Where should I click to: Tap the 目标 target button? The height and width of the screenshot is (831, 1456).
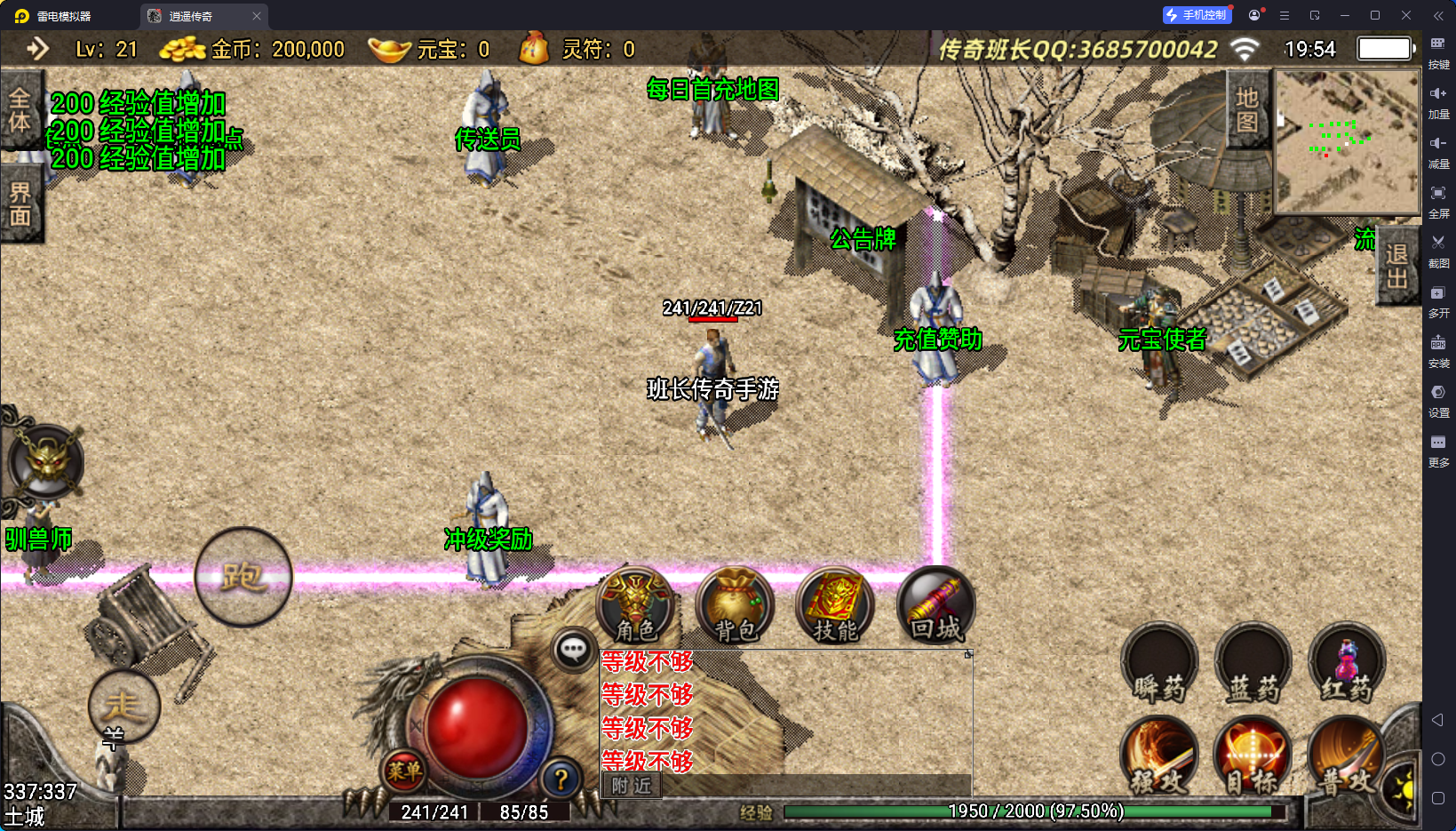pos(1253,756)
